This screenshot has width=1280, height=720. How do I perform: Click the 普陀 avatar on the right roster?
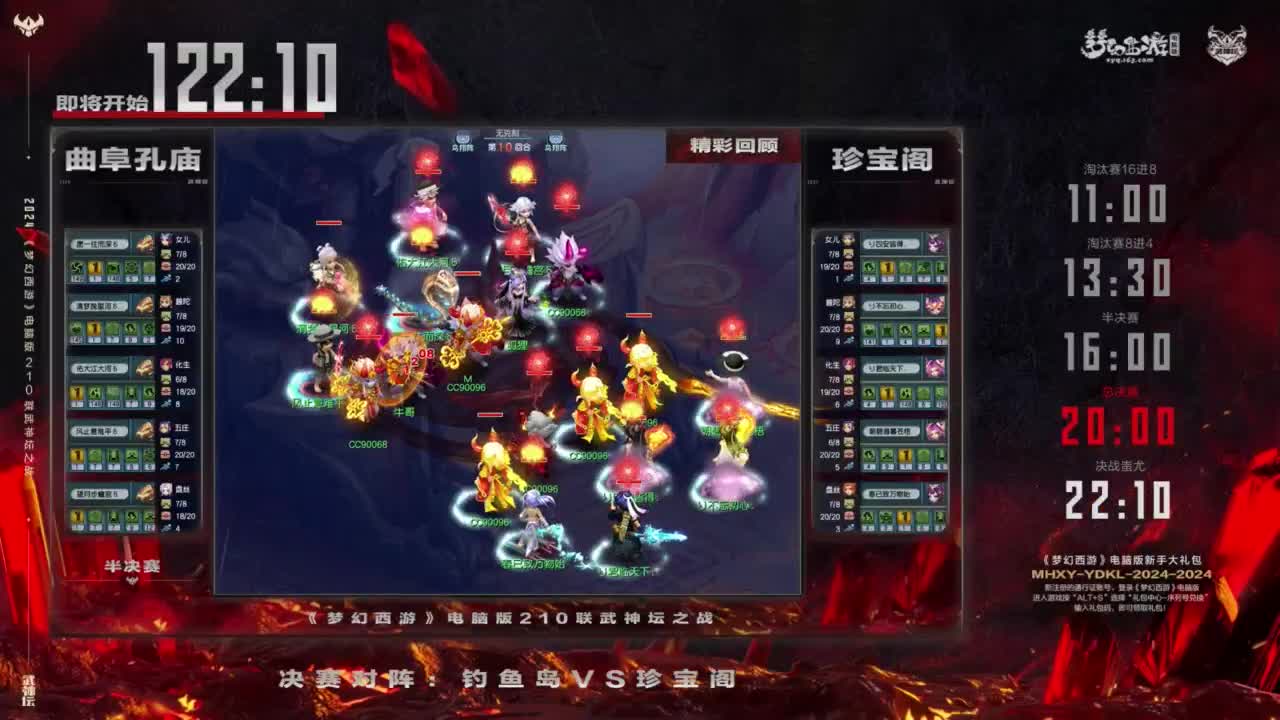(x=849, y=302)
